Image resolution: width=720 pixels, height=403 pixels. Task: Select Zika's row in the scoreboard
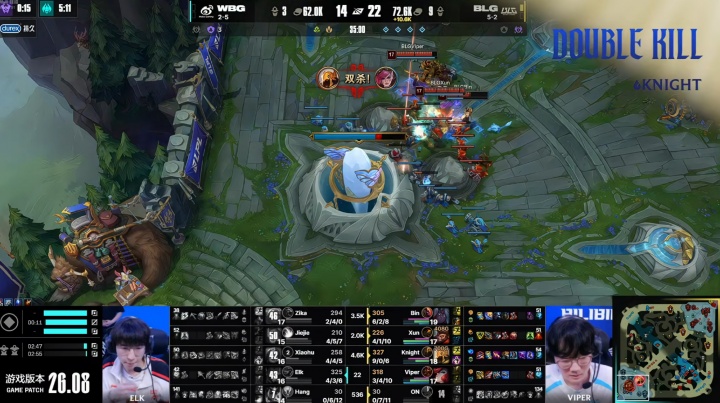tap(310, 314)
